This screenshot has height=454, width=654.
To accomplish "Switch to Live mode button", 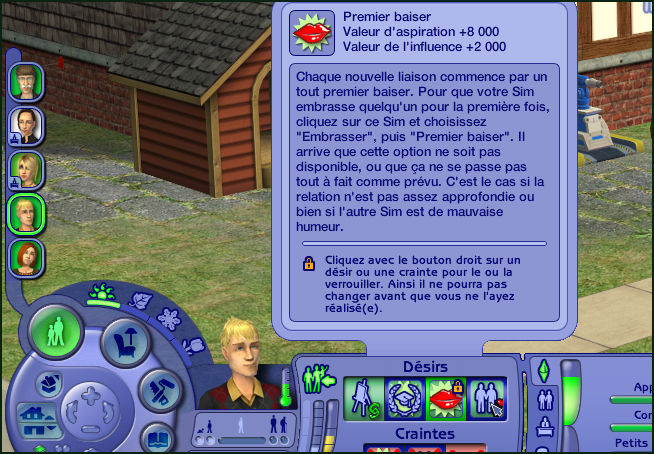I will (x=56, y=329).
